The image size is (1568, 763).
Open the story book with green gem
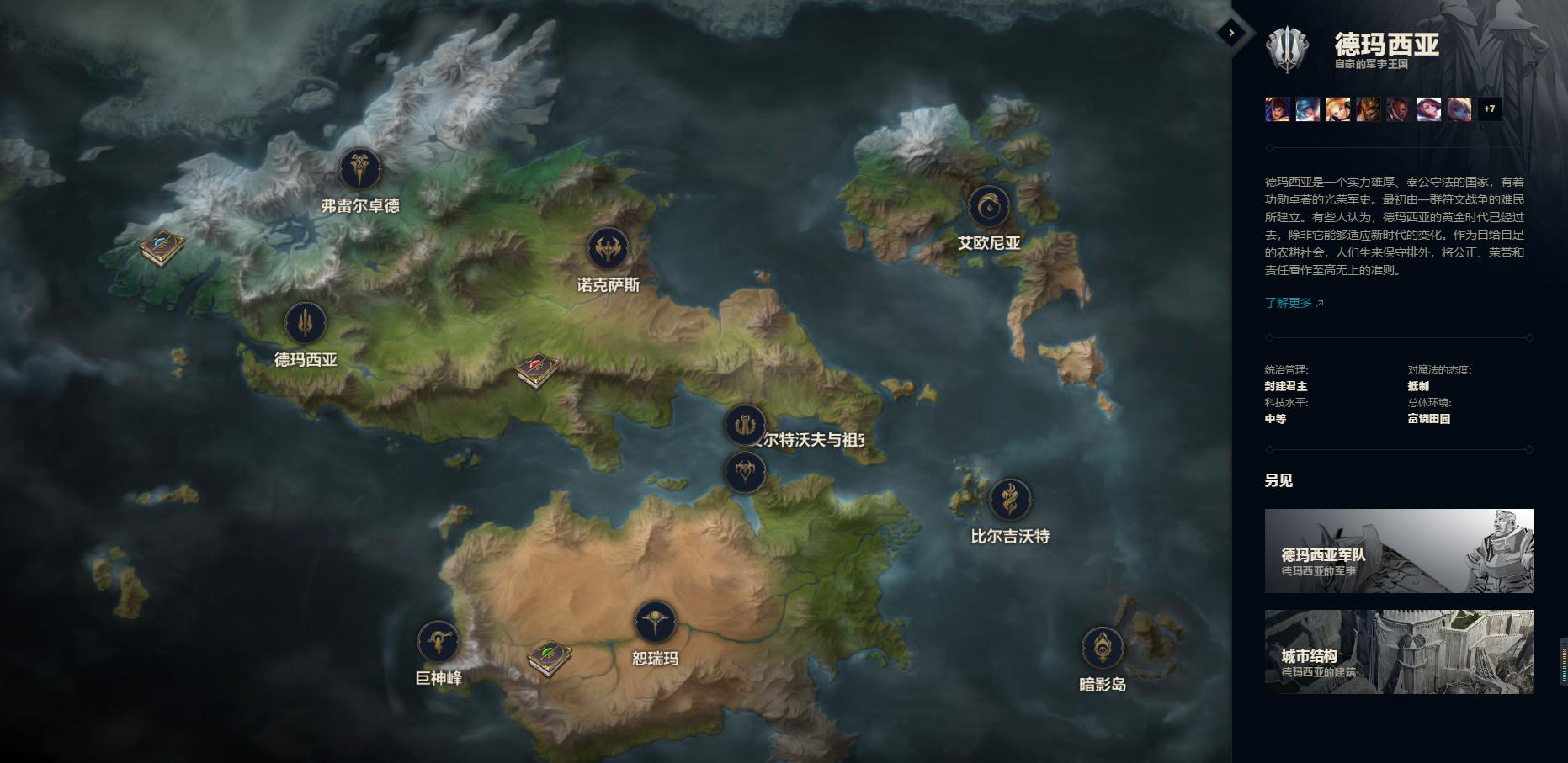(550, 657)
